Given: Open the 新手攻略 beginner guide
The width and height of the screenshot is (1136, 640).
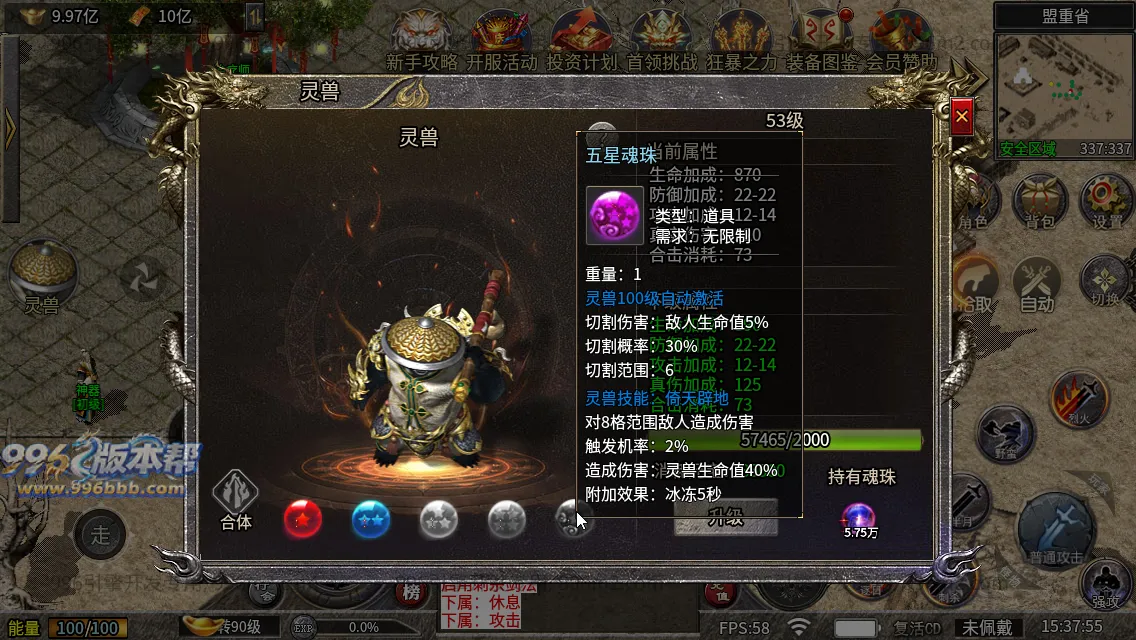Looking at the screenshot, I should (421, 40).
